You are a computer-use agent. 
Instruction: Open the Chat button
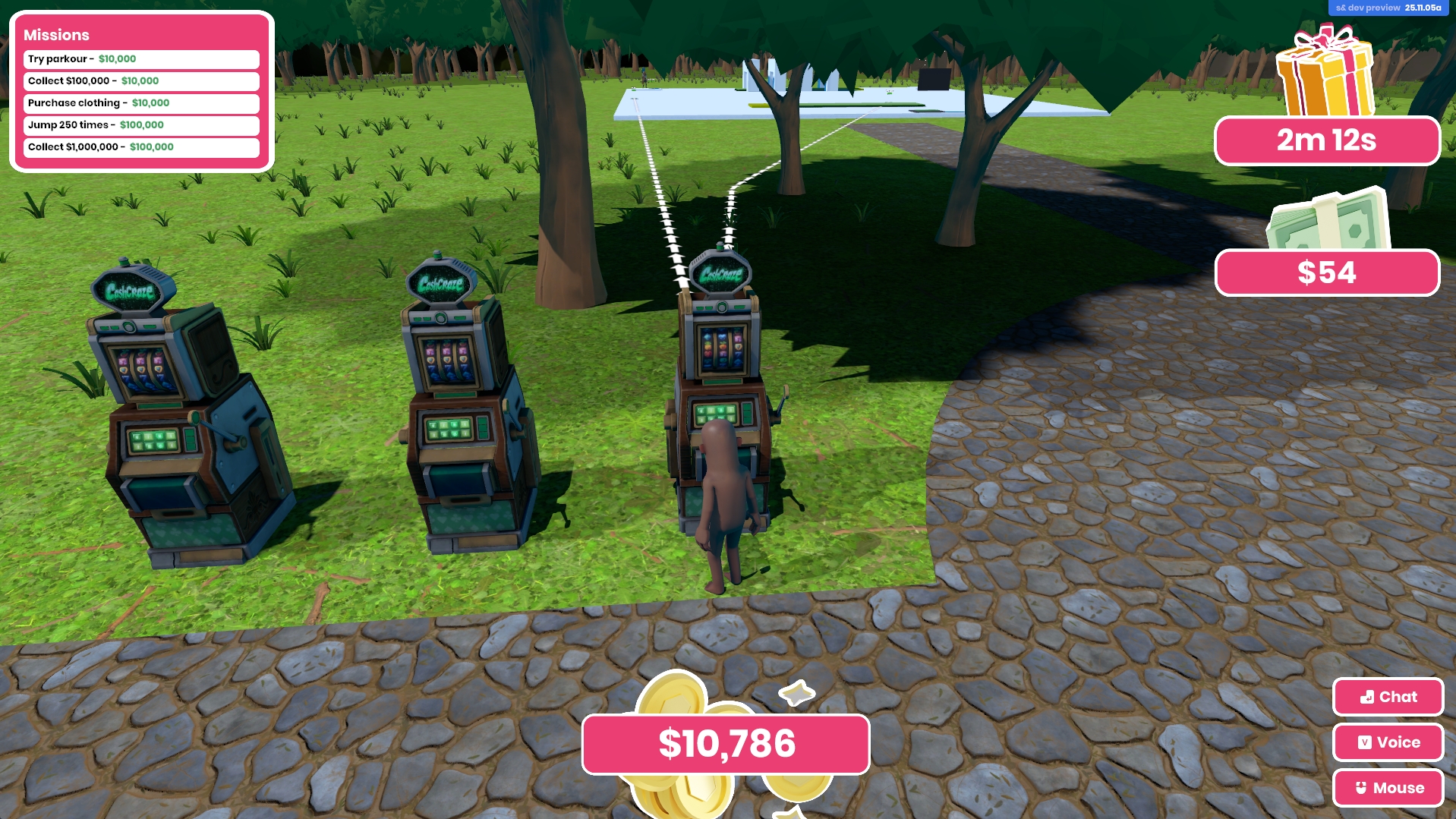(1388, 697)
